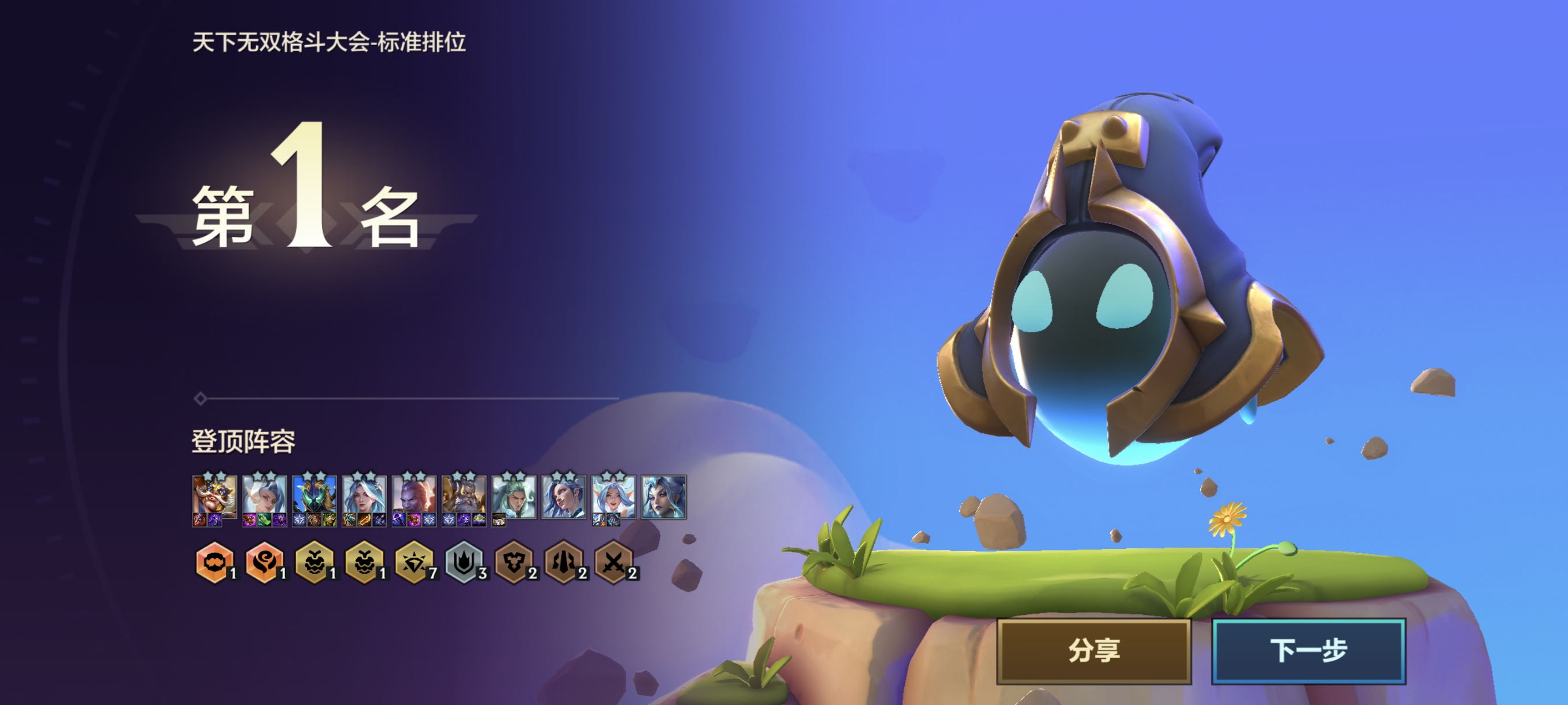Inspect the lion-shield bronze trait icon

point(514,563)
